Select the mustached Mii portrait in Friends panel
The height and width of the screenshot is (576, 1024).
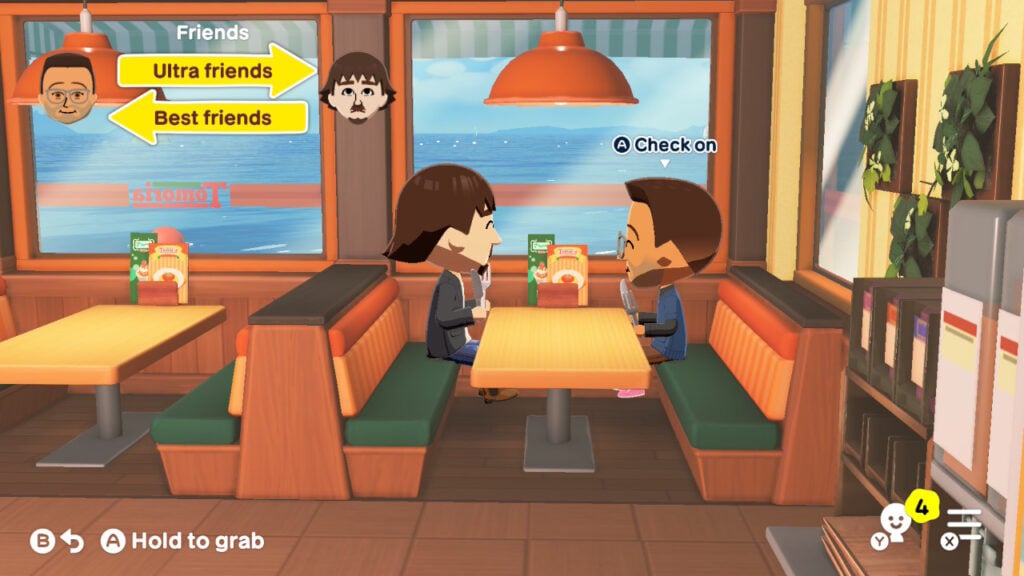(x=357, y=88)
